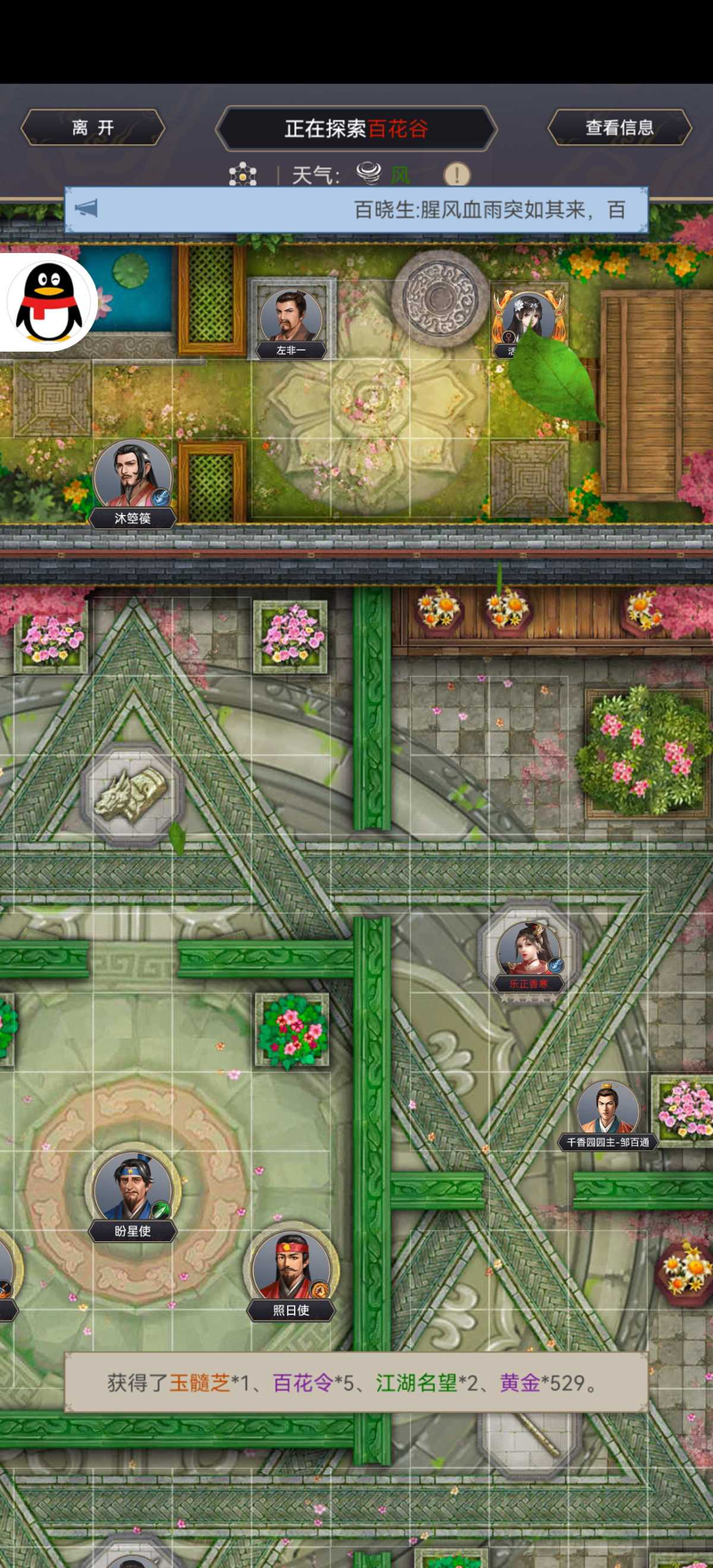Tap the 百晓生 announcement banner
Viewport: 713px width, 1568px height.
click(x=356, y=210)
